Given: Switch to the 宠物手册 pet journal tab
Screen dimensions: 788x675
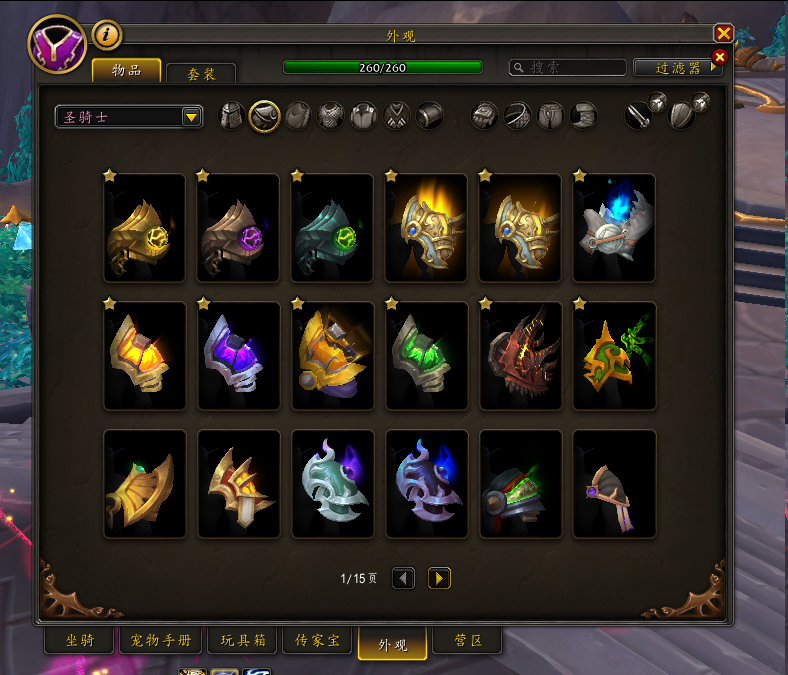Looking at the screenshot, I should click(160, 640).
